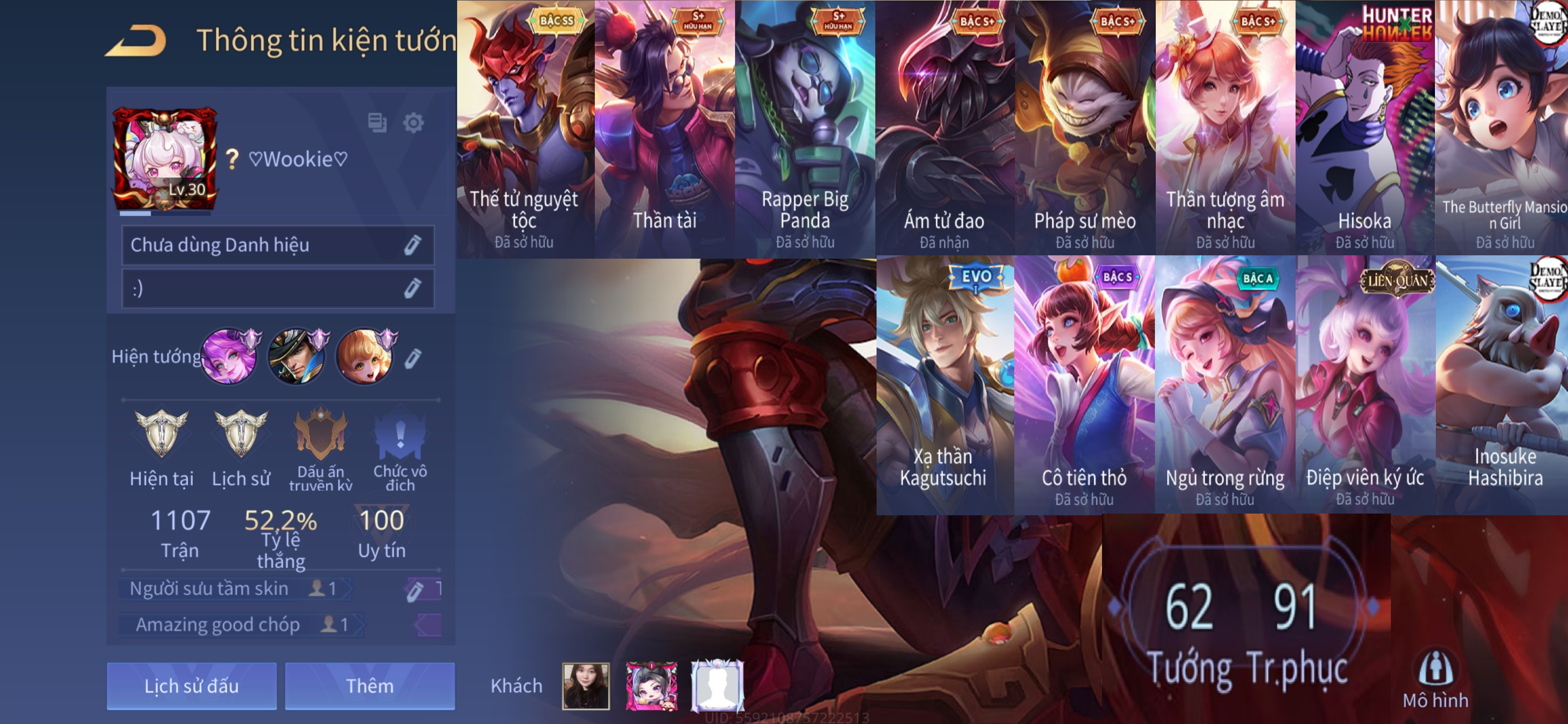Edit the Chưa dùng Danh hiệu title
1568x724 pixels.
click(x=412, y=245)
